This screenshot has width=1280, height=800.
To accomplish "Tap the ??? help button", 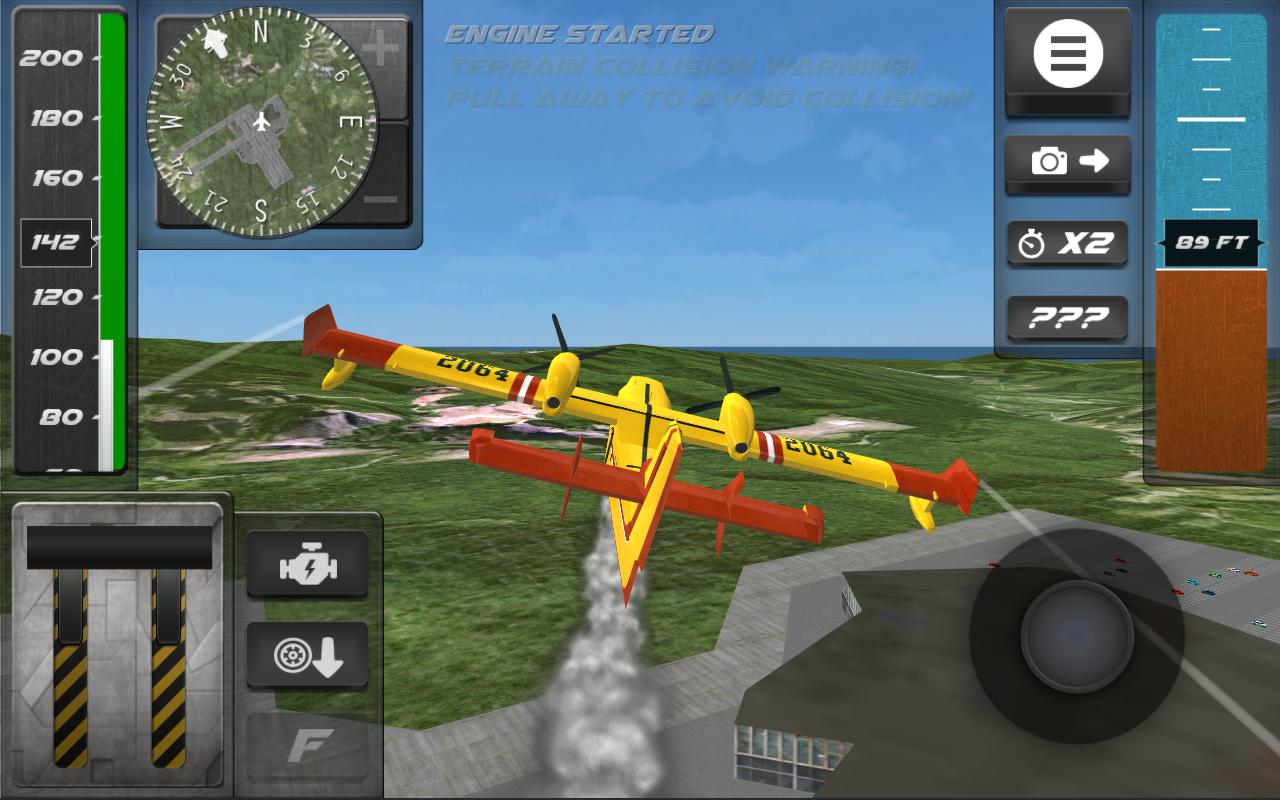I will pos(1067,318).
